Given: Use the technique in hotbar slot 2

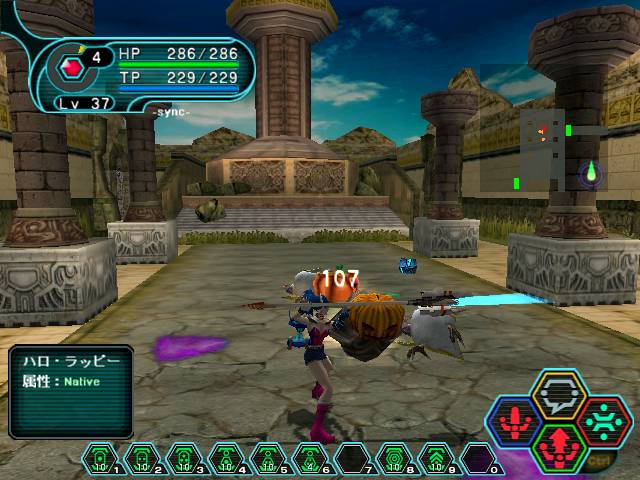Looking at the screenshot, I should 143,457.
